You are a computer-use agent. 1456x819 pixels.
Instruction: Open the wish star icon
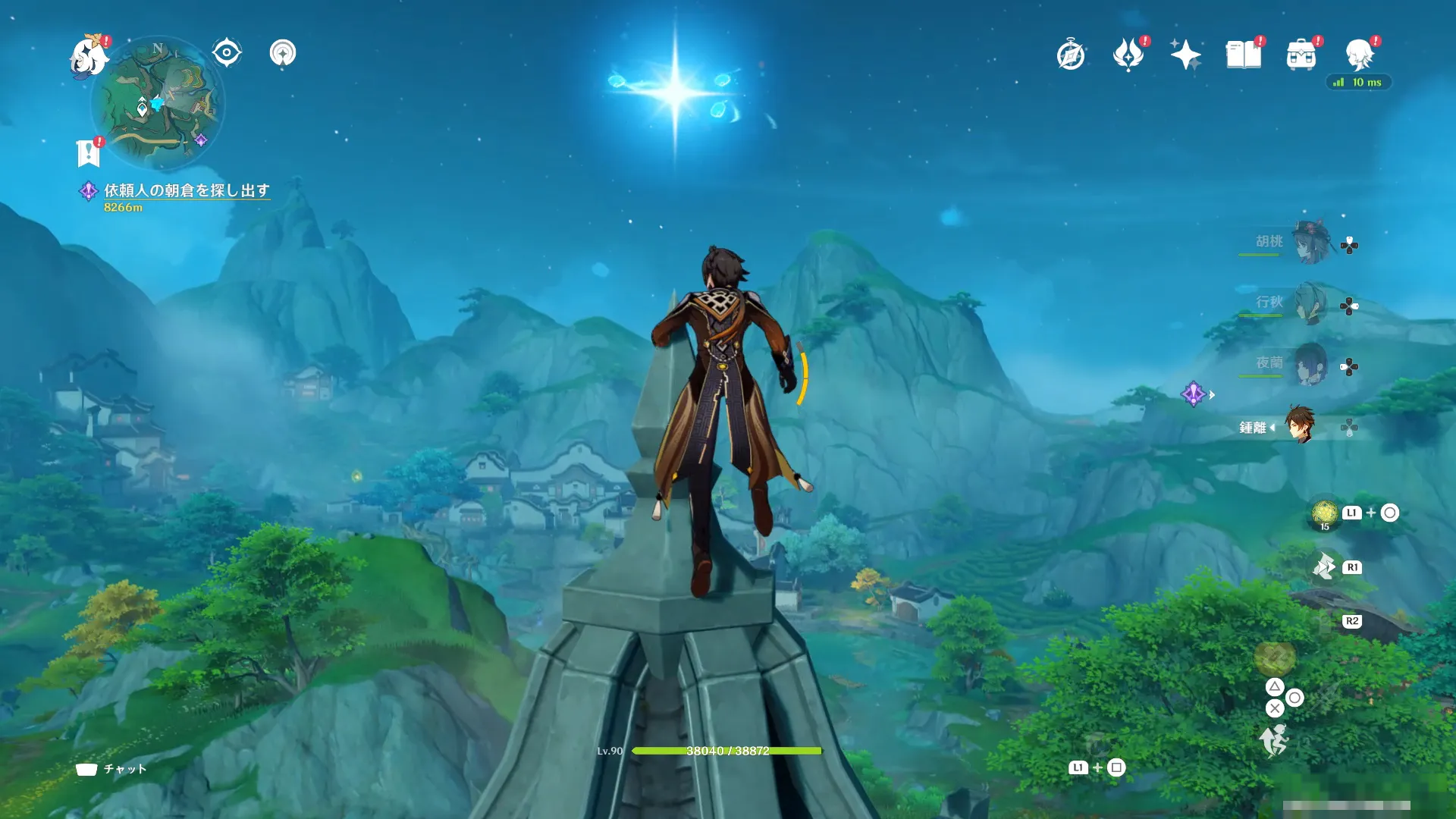coord(1185,55)
